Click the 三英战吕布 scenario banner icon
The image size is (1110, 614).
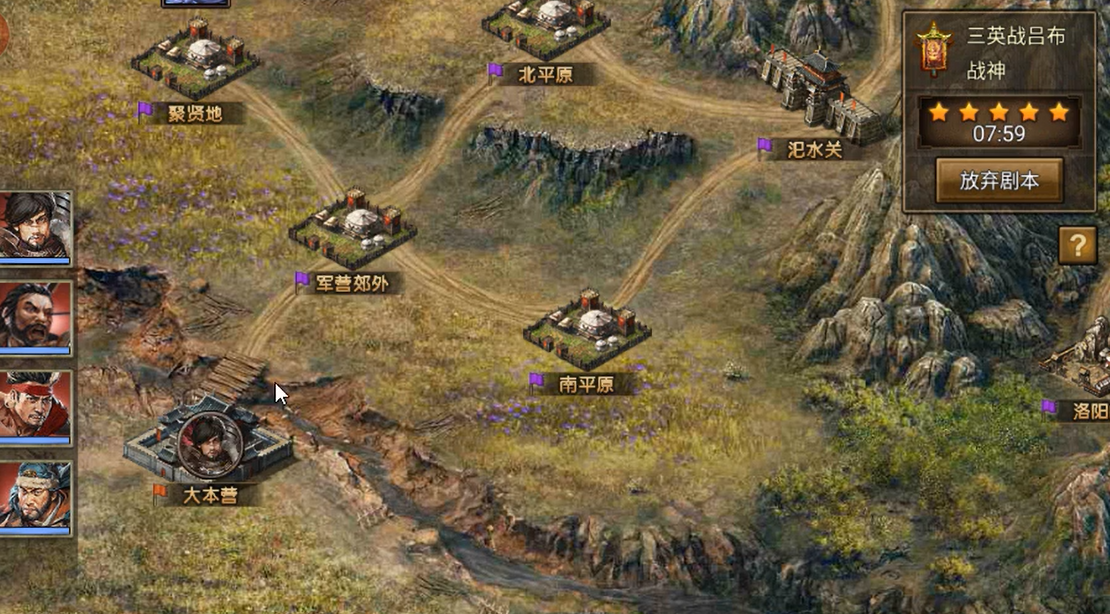[933, 49]
